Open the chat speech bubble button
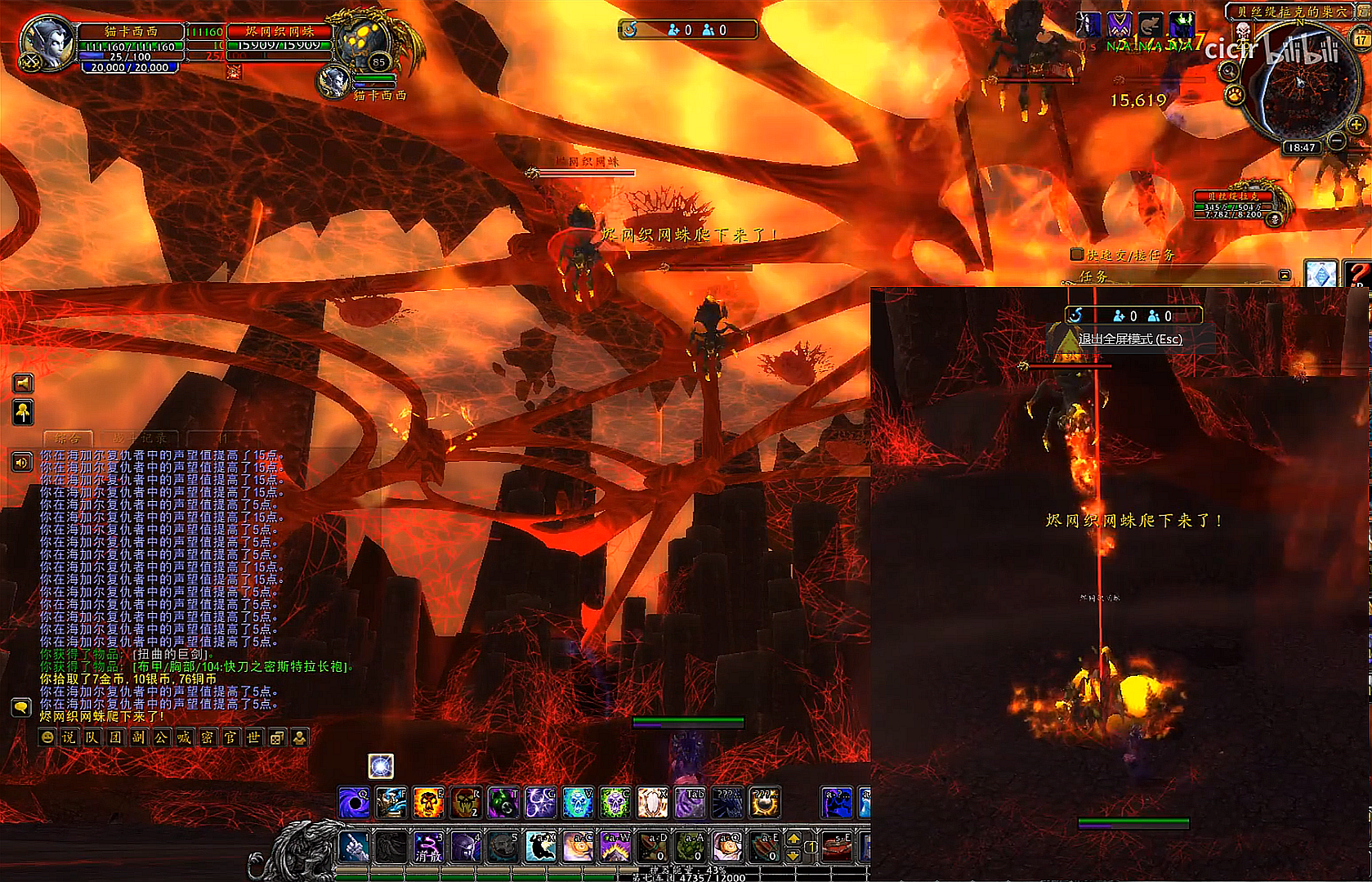Screen dimensions: 1372x882 (x=21, y=707)
